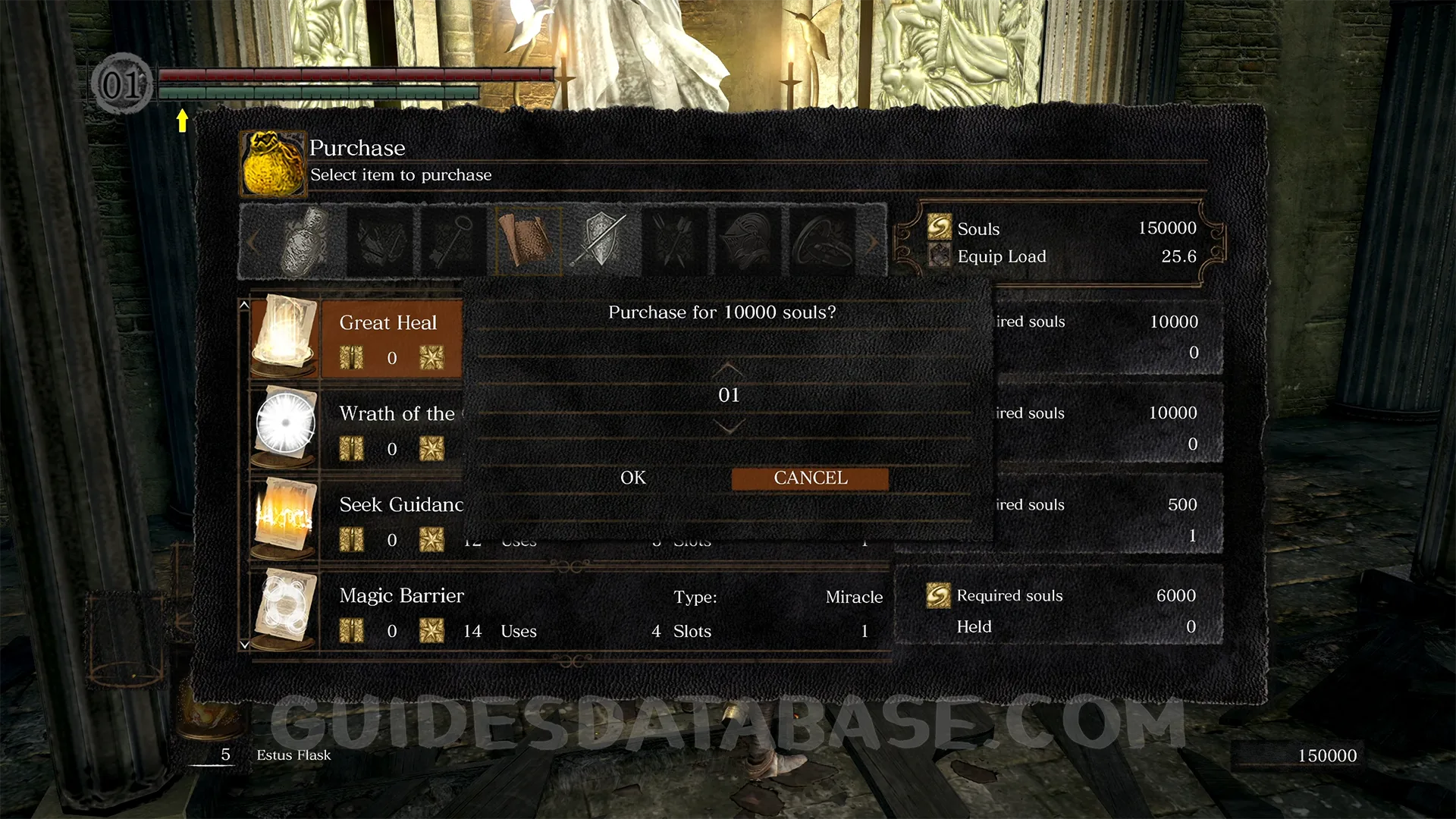The width and height of the screenshot is (1456, 819).
Task: Increase purchase quantity with up arrow
Action: coord(728,369)
